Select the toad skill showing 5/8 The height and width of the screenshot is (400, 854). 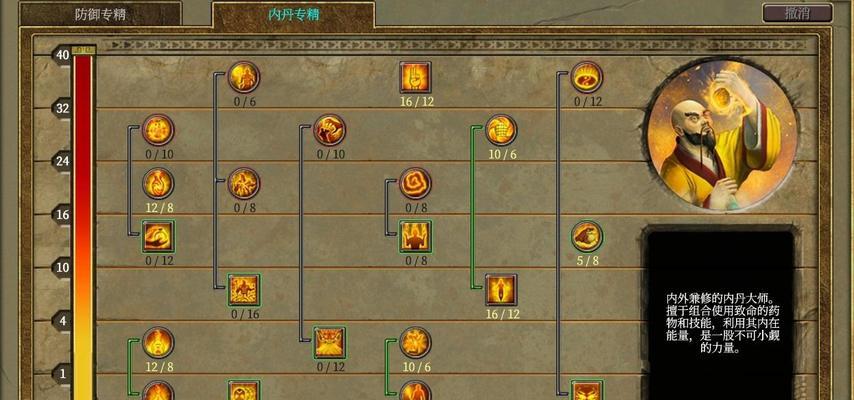click(587, 237)
